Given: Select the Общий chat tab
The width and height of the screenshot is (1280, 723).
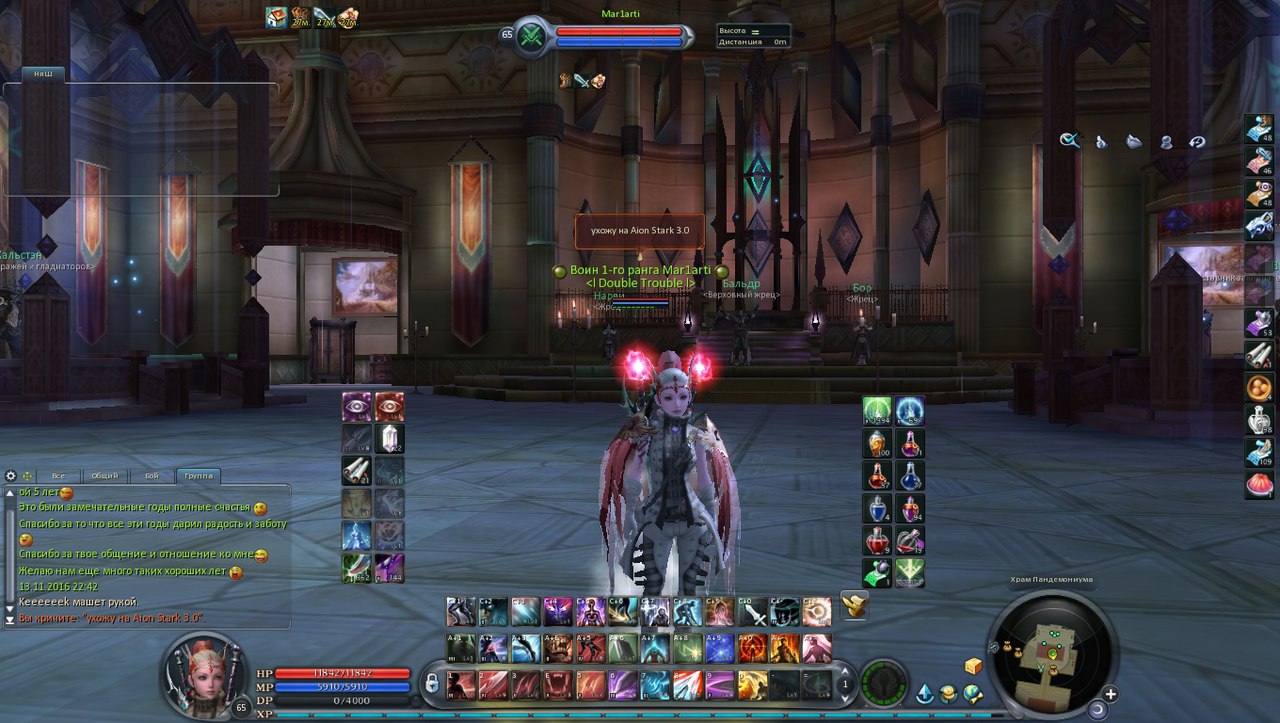Looking at the screenshot, I should (104, 476).
